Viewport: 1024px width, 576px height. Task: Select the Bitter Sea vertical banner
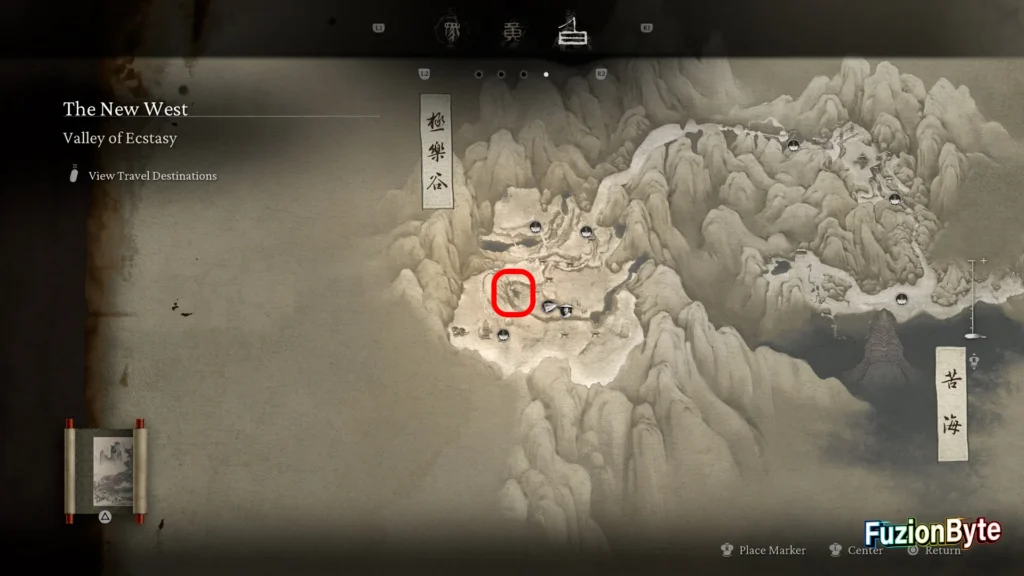click(951, 404)
